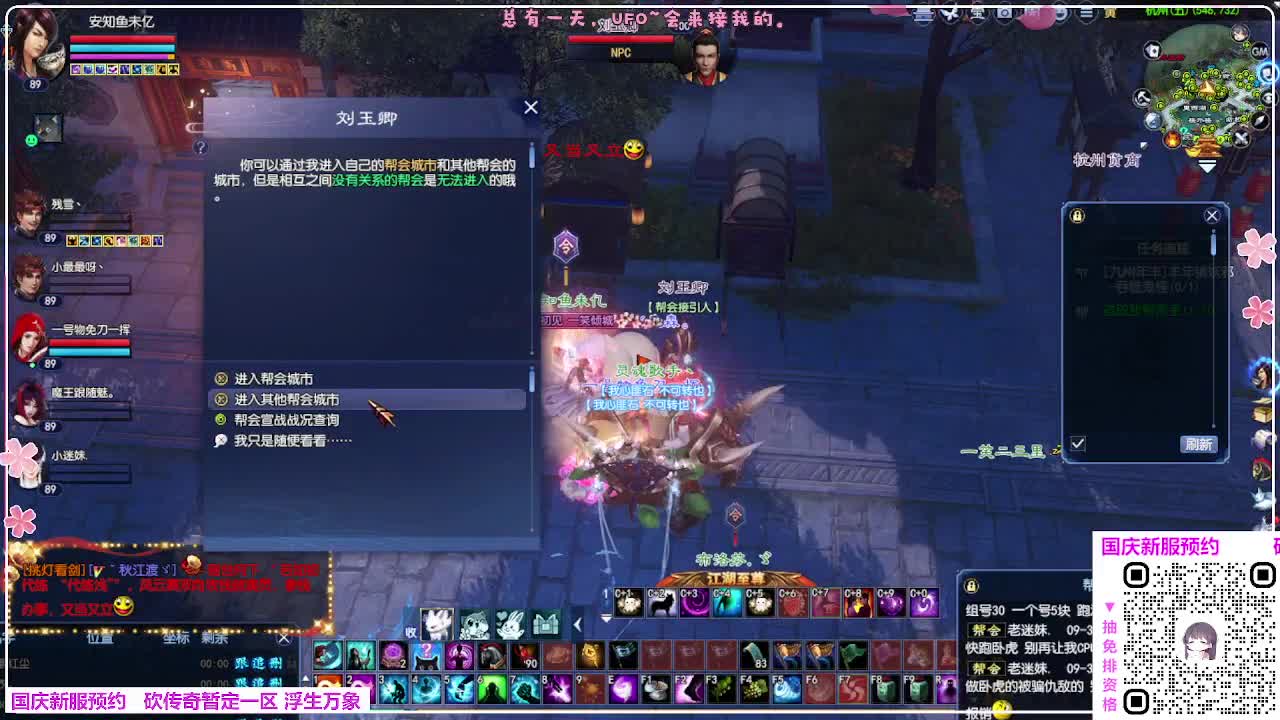Screen dimensions: 1280x720
Task: Expand the combo counter with the down arrow
Action: pos(606,619)
